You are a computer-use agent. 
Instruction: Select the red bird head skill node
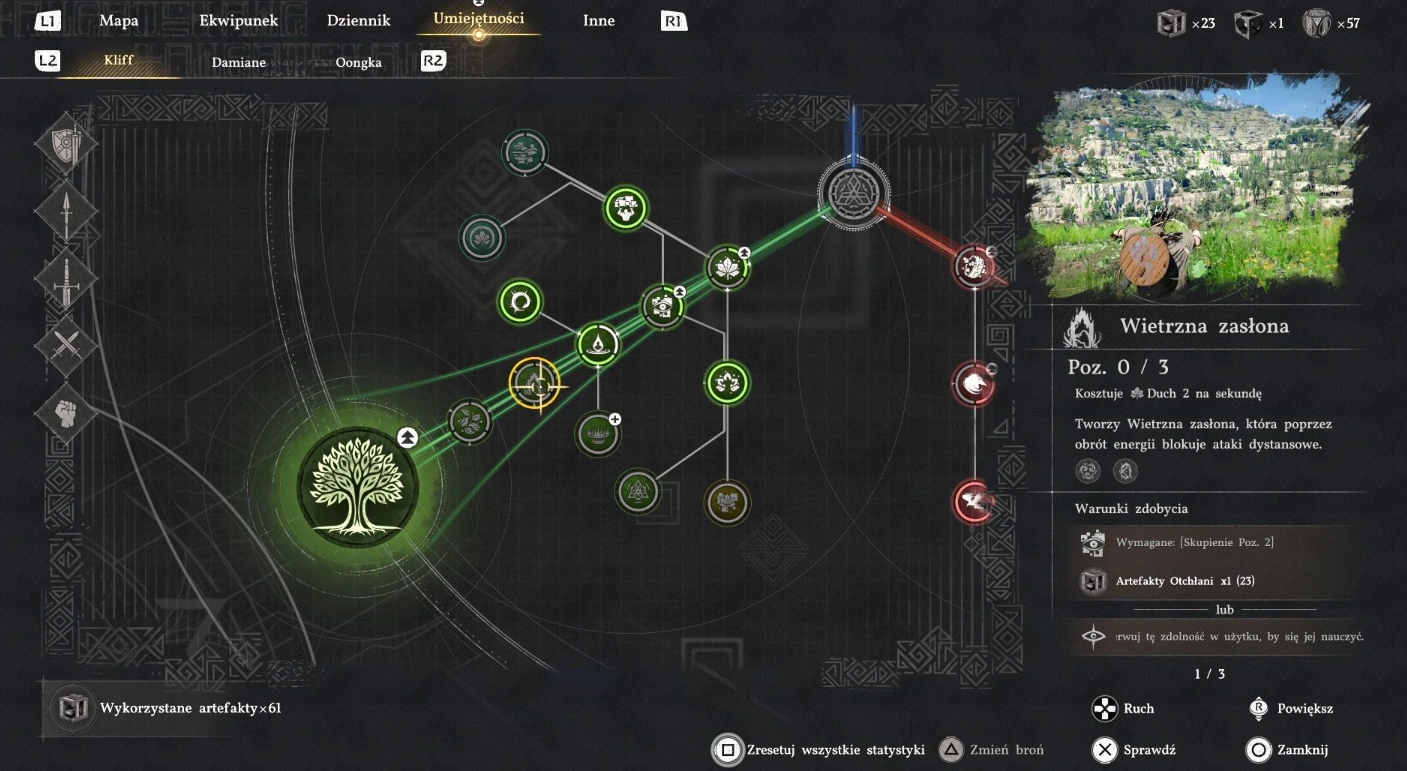974,382
